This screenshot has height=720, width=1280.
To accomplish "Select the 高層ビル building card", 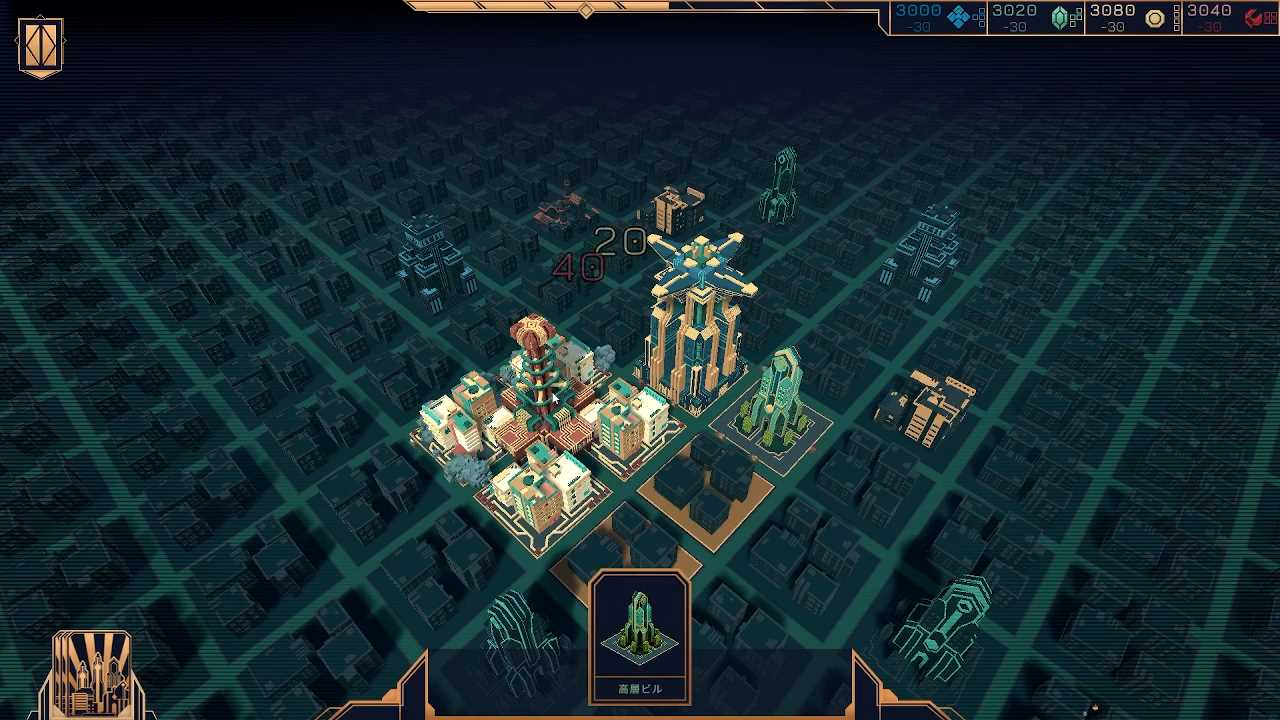I will 640,637.
